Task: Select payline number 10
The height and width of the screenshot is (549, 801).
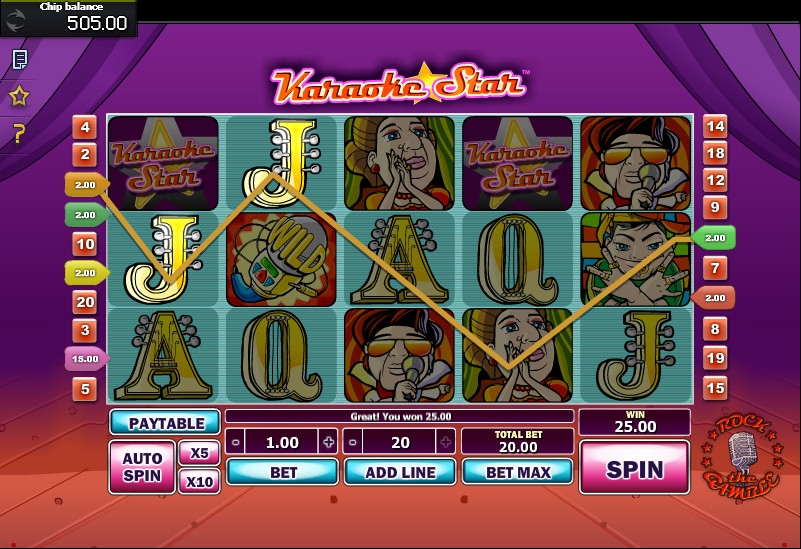Action: tap(85, 244)
